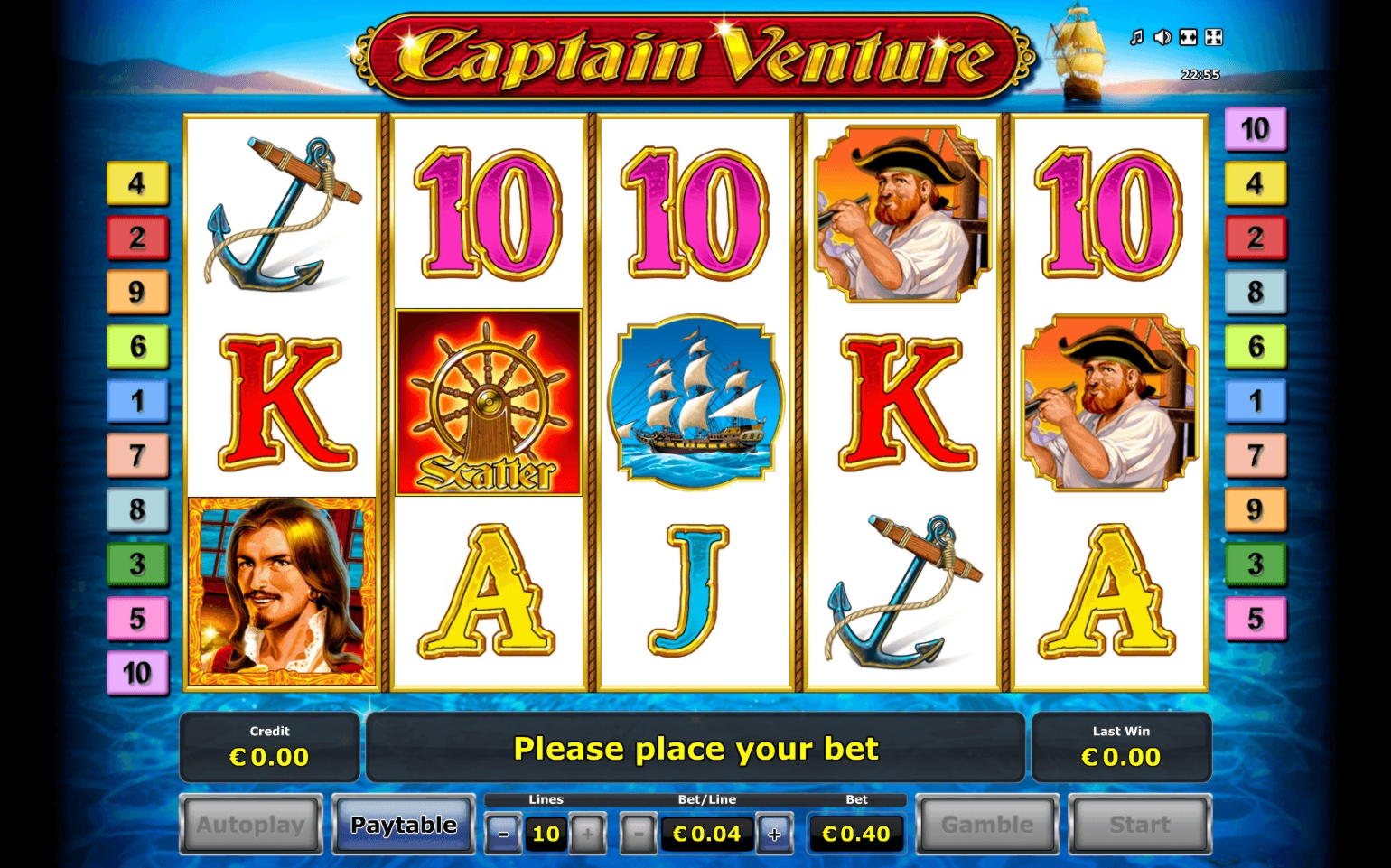Screen dimensions: 1391x868
Task: Toggle sound with the speaker icon
Action: tap(1162, 36)
